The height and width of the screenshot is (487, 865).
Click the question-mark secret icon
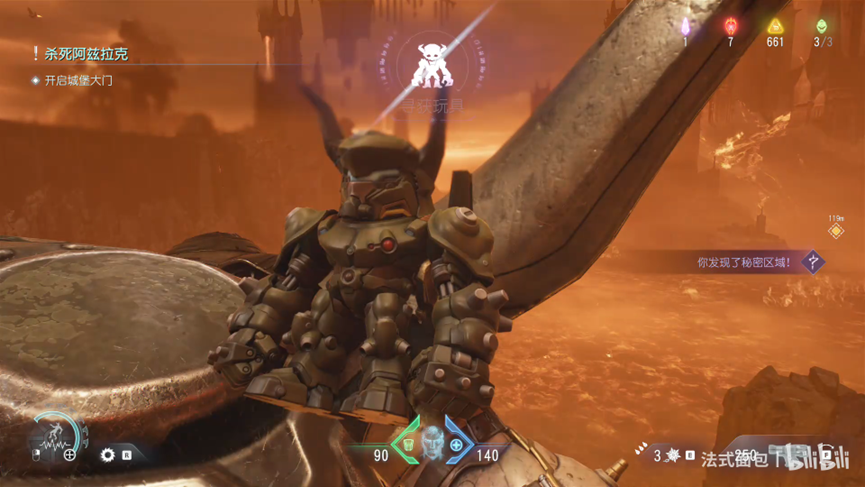(815, 262)
